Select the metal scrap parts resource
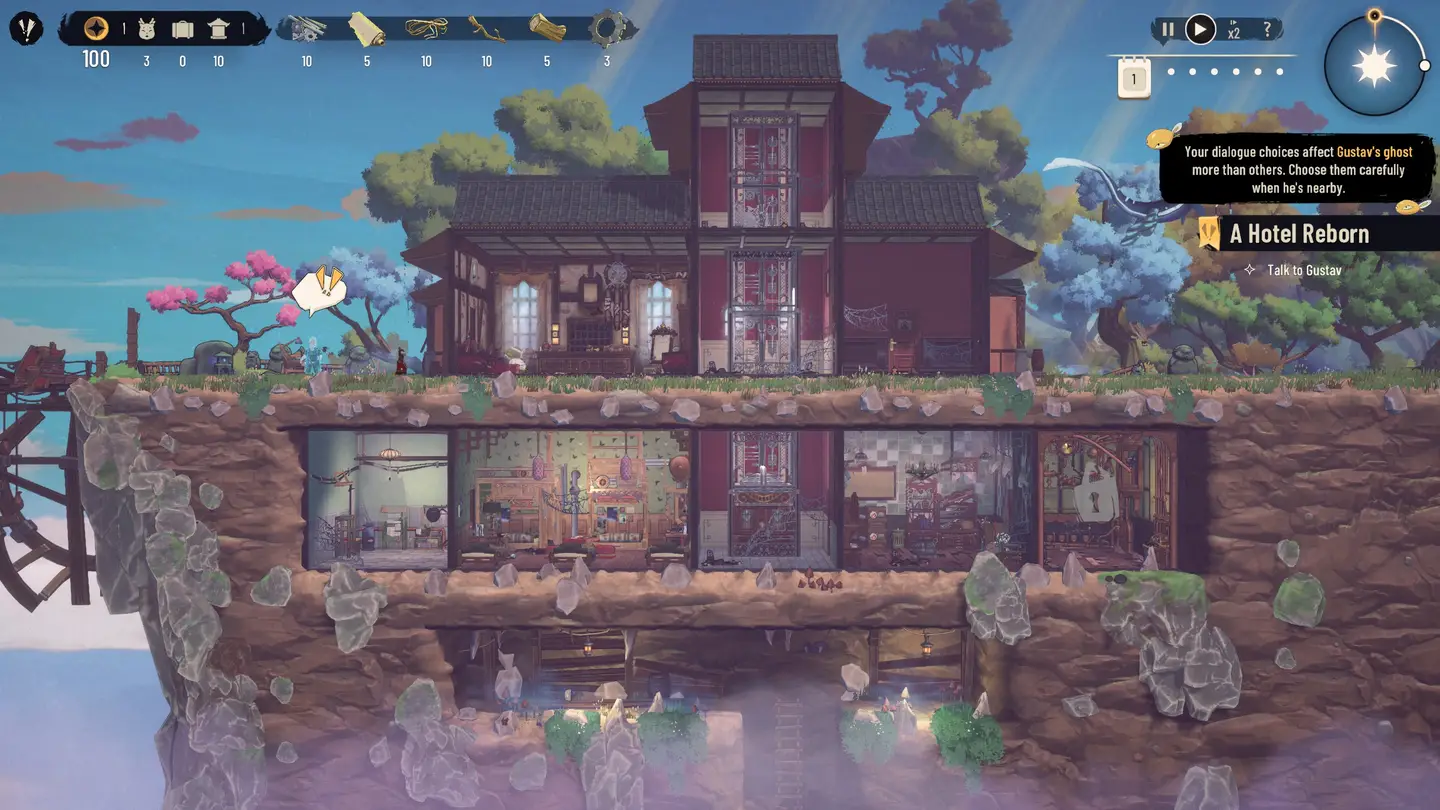This screenshot has height=810, width=1440. (306, 28)
